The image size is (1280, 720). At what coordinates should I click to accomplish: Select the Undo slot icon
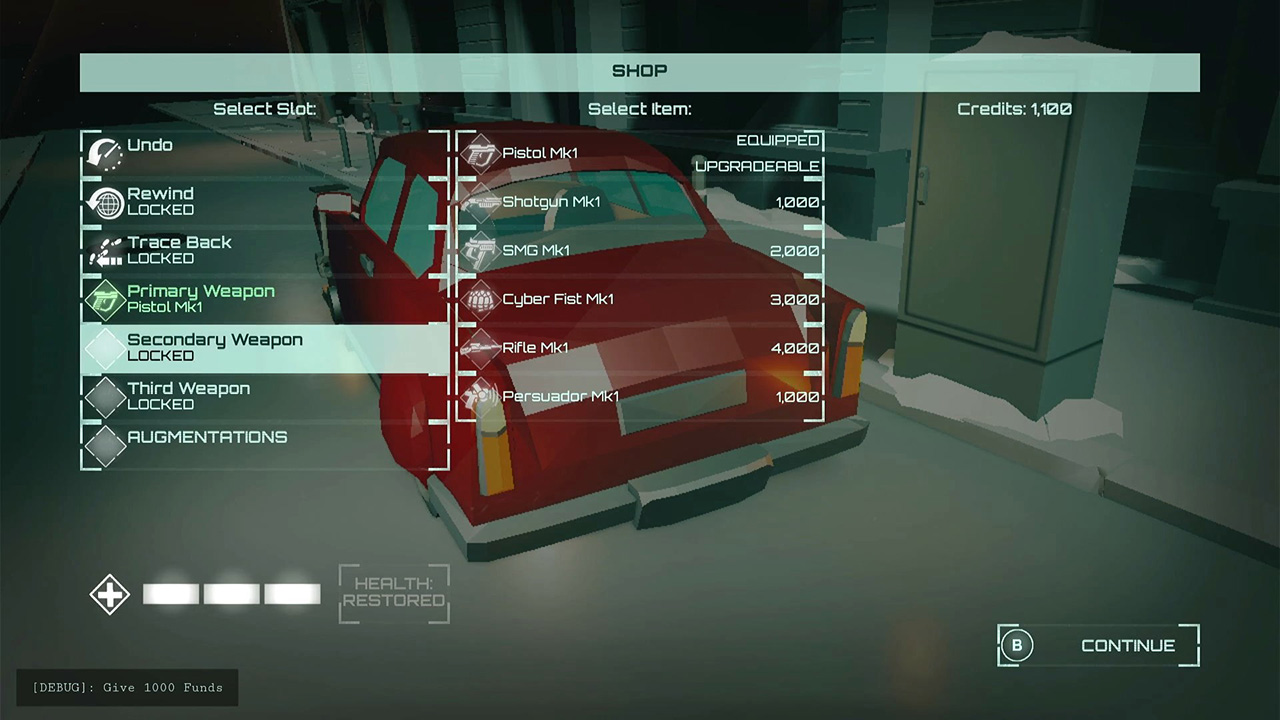tap(106, 152)
